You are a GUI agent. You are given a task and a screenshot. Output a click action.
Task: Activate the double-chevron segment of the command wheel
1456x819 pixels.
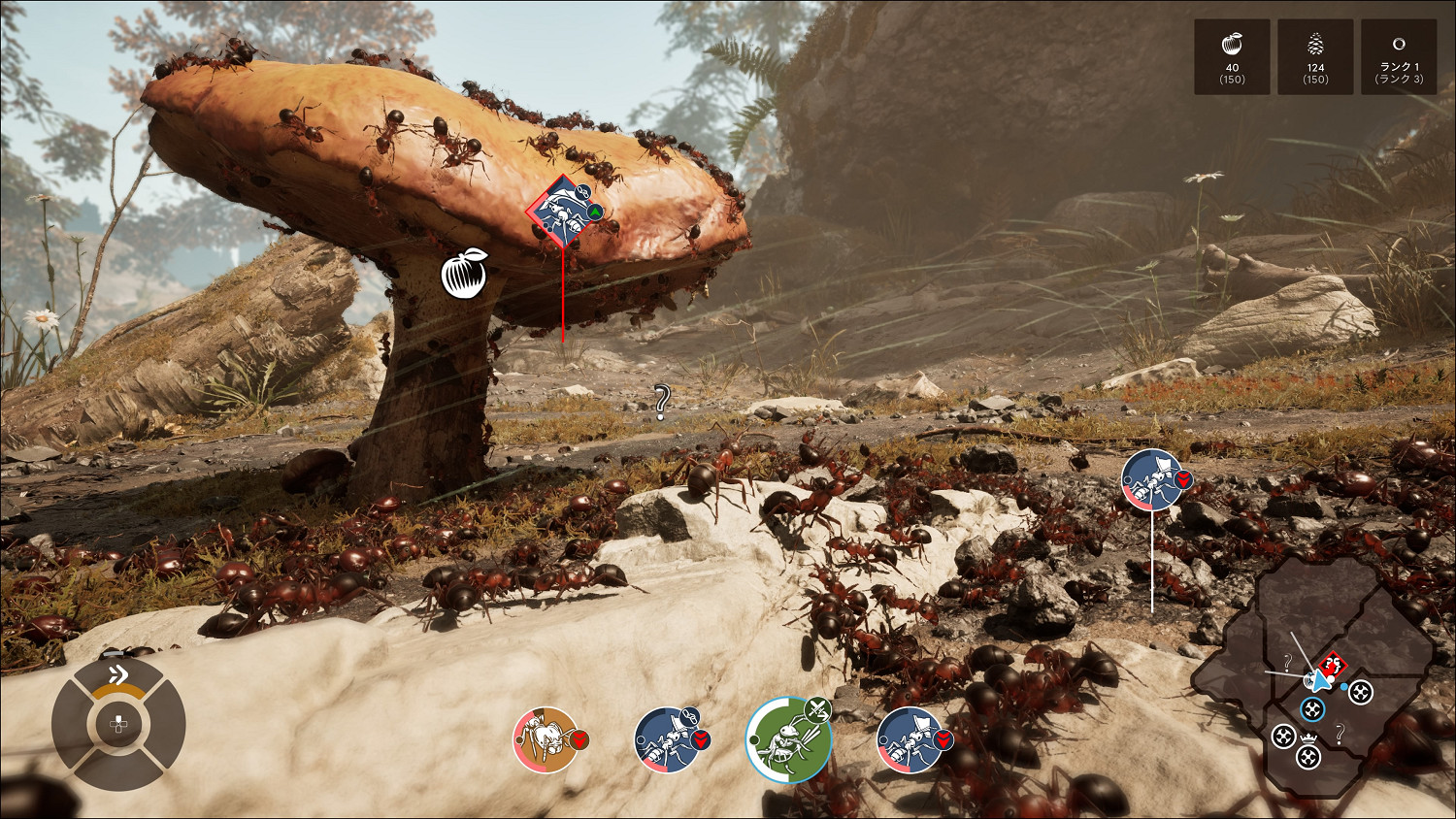118,676
